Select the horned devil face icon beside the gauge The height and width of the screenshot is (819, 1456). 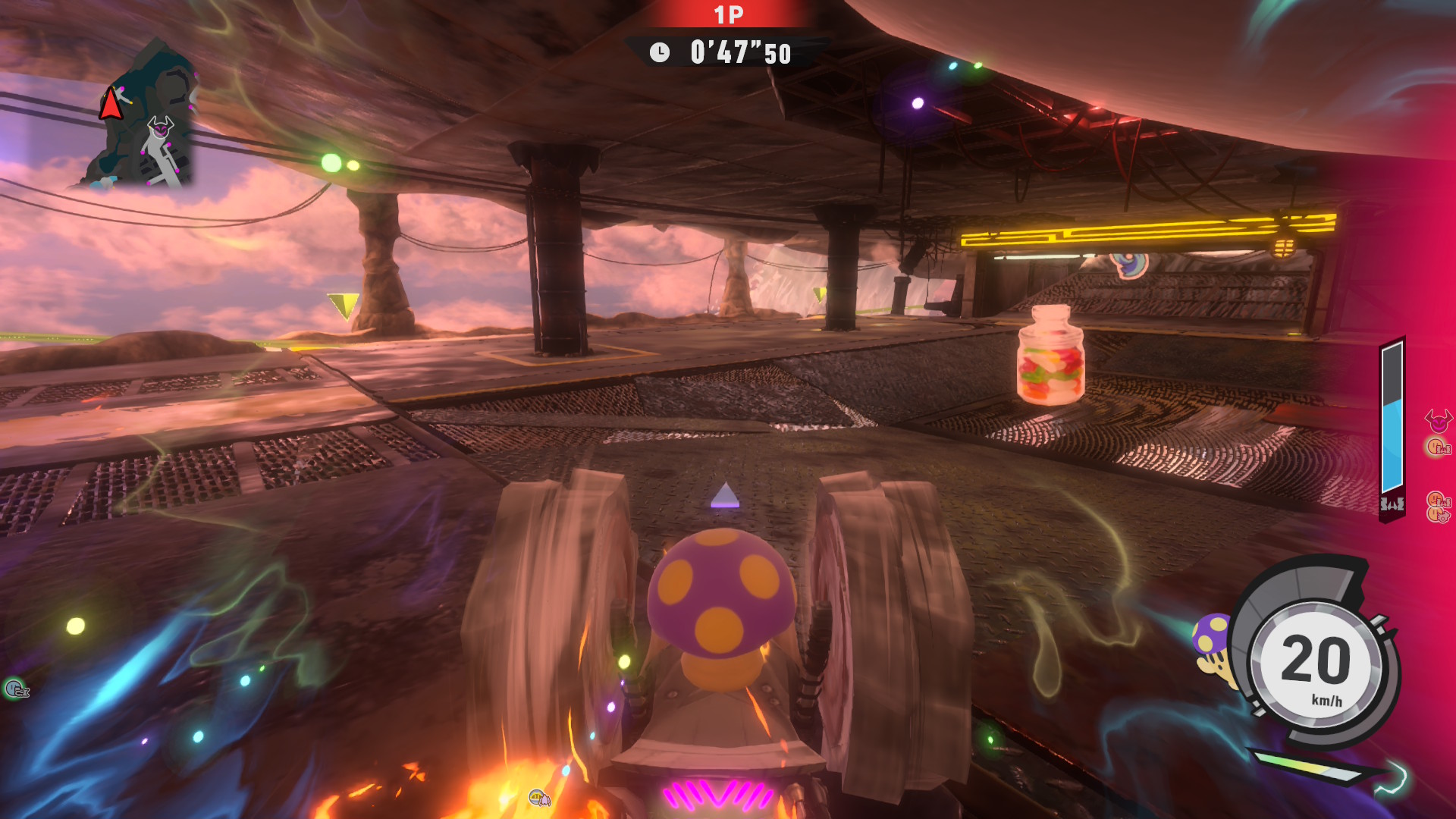pyautogui.click(x=1438, y=419)
